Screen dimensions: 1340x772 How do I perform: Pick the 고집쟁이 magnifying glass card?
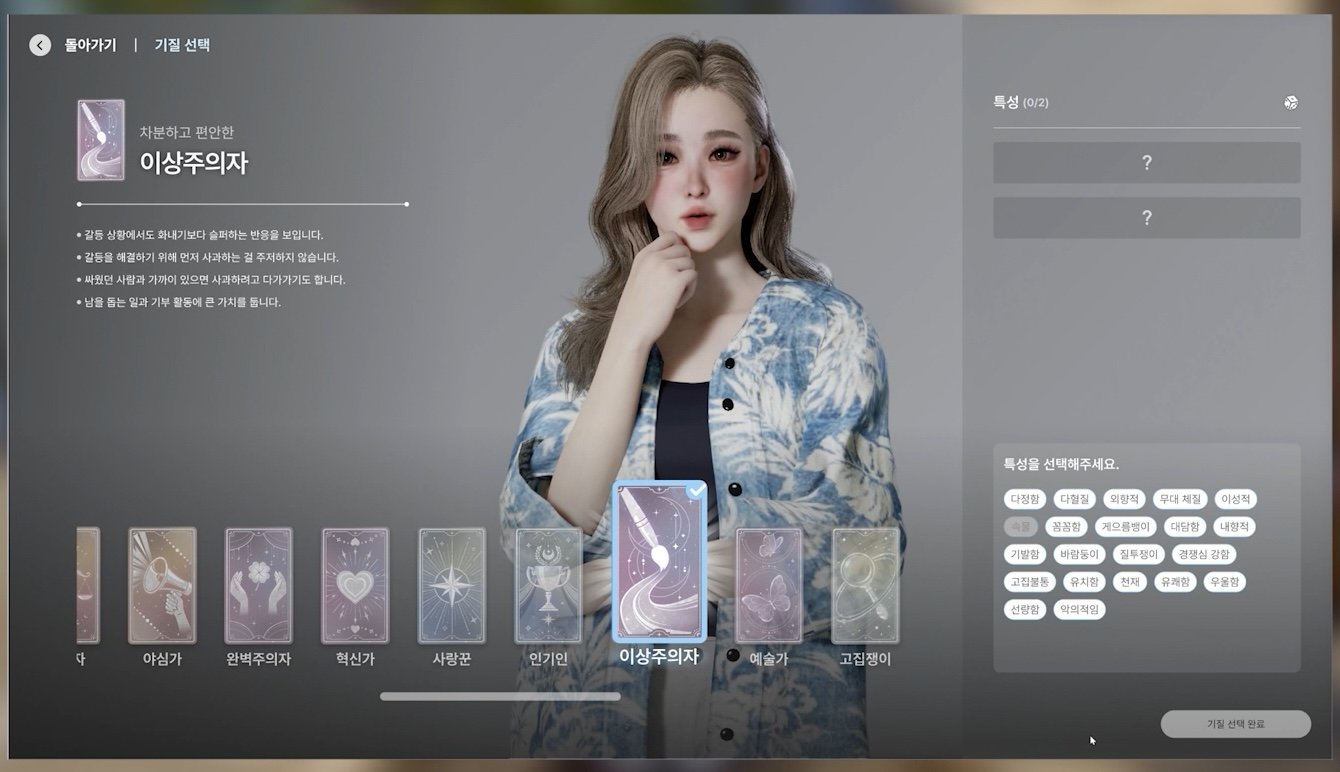(x=865, y=585)
